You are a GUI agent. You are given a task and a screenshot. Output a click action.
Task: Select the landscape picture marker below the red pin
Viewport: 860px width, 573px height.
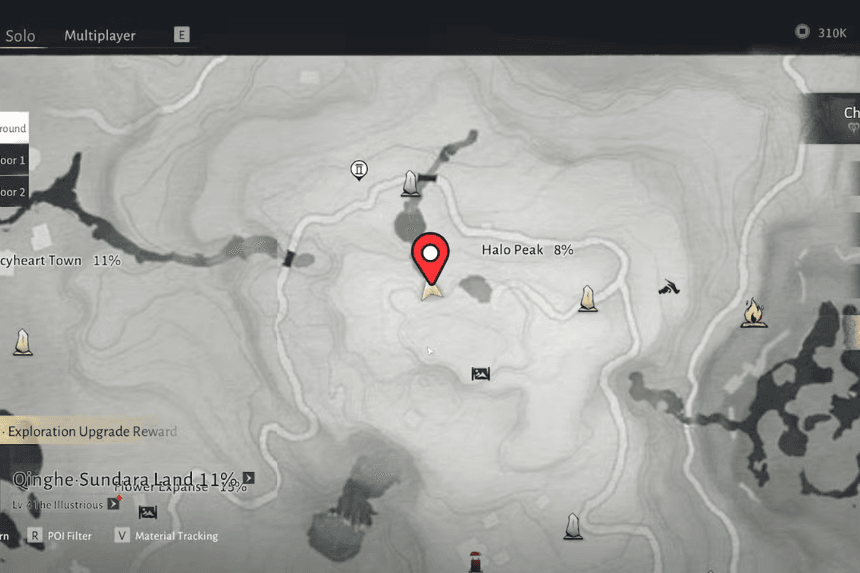480,374
